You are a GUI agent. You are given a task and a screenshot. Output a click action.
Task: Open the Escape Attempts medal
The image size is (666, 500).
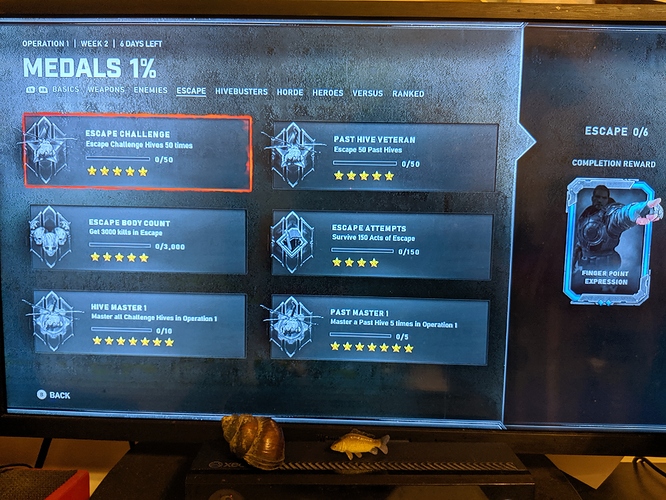(382, 243)
